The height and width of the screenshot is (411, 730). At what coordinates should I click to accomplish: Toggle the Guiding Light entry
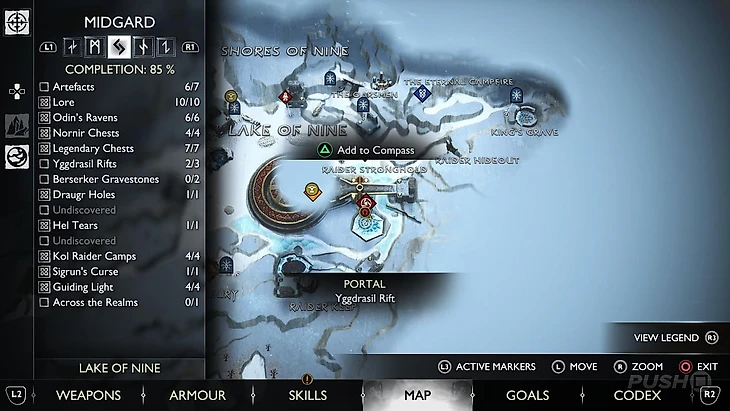click(44, 287)
